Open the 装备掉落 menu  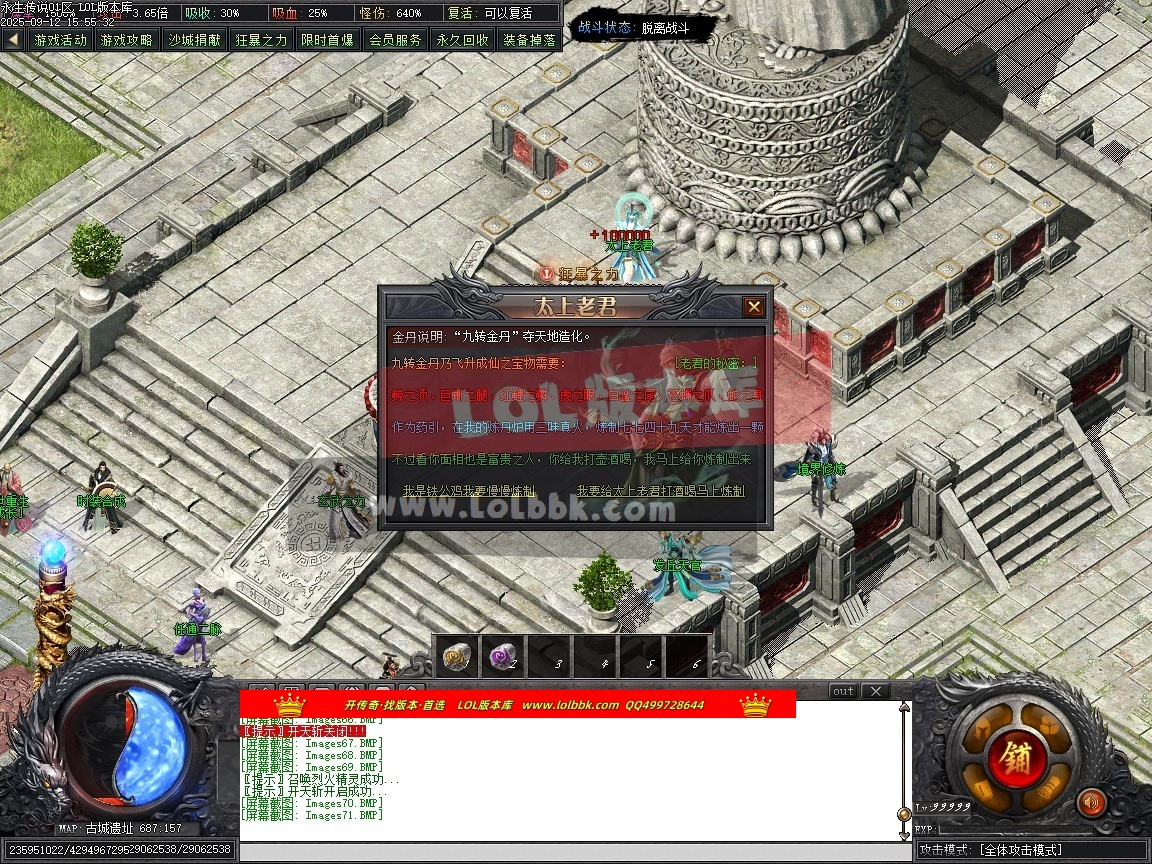(529, 40)
